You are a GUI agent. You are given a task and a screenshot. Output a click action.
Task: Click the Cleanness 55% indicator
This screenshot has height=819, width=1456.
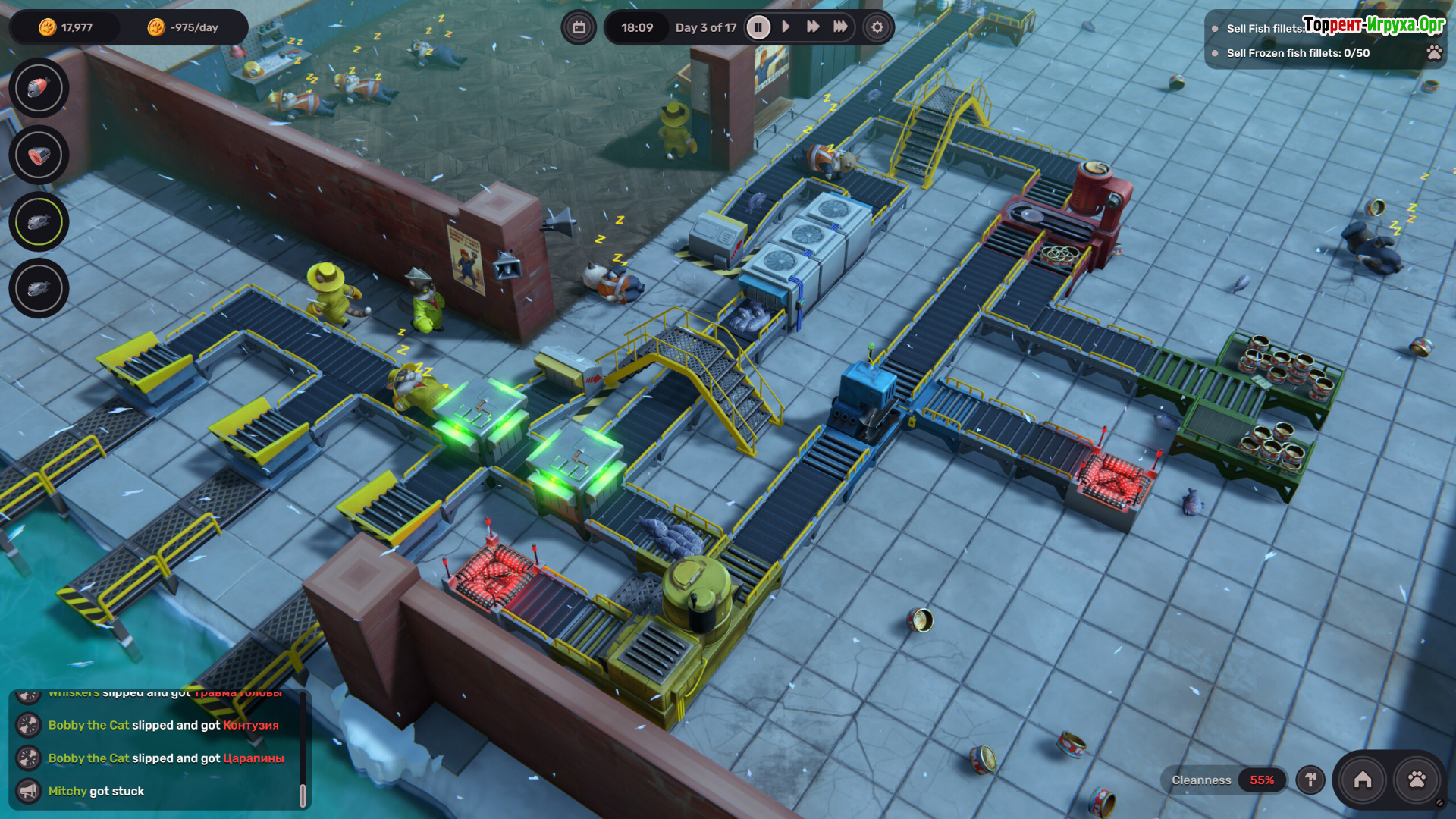pos(1222,780)
